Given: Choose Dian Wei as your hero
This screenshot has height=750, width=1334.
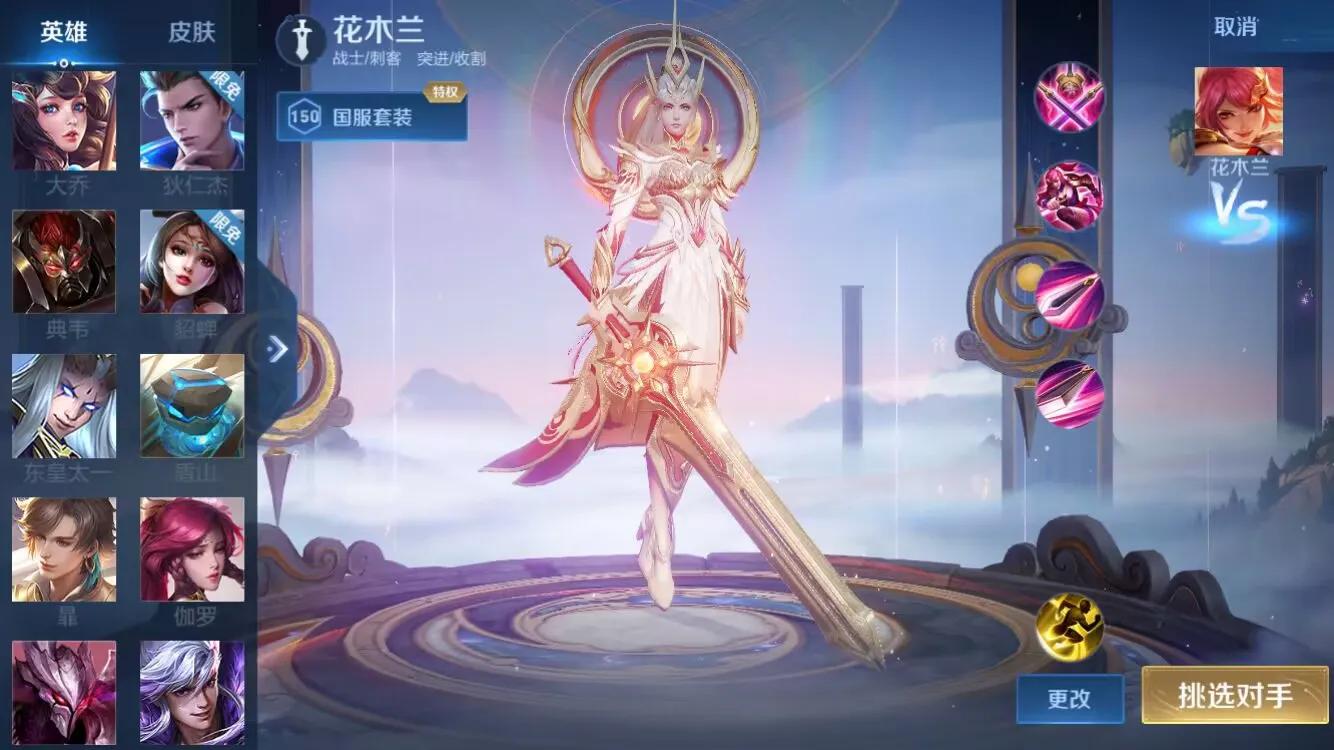Looking at the screenshot, I should 64,260.
